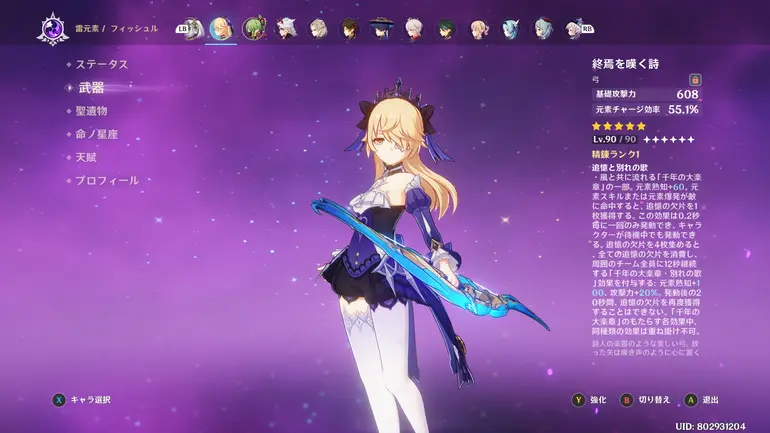Go to the 聖遺物 section

(91, 111)
